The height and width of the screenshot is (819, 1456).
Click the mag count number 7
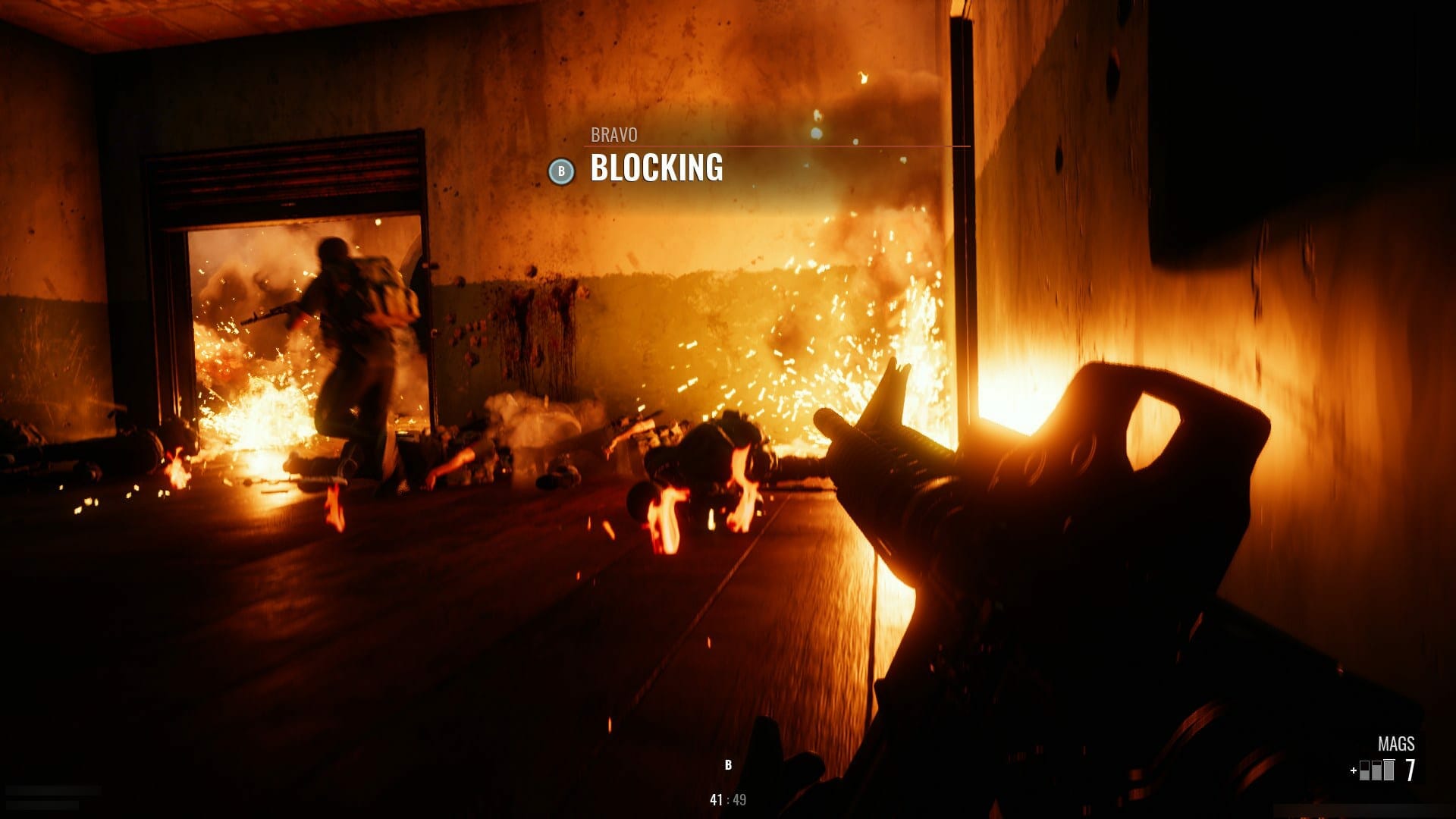1410,768
